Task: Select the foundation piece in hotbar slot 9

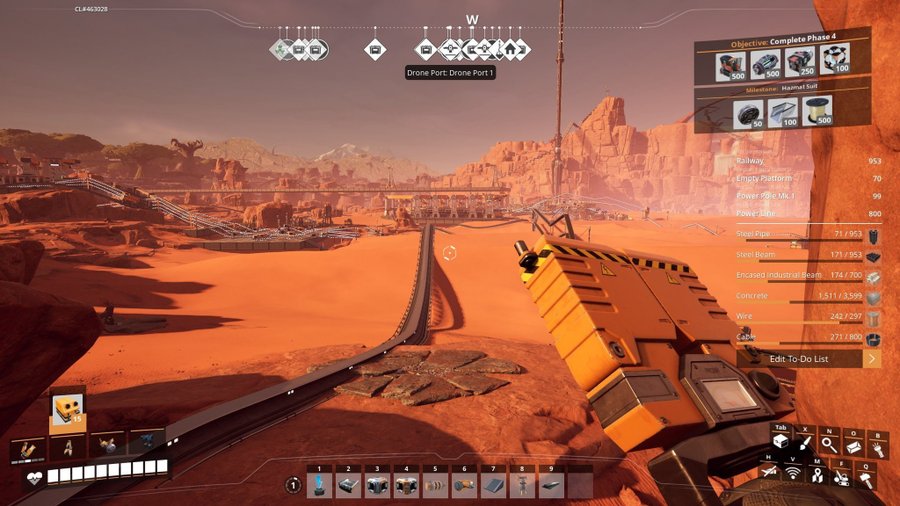Action: coord(551,485)
